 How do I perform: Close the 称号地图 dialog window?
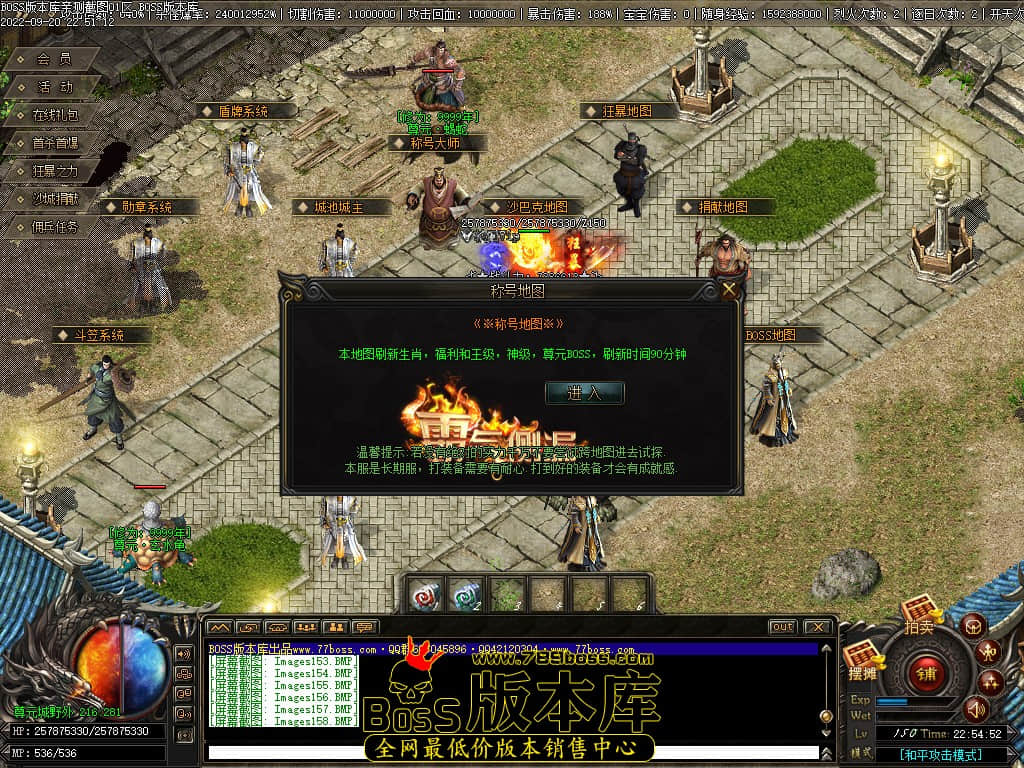(x=730, y=290)
